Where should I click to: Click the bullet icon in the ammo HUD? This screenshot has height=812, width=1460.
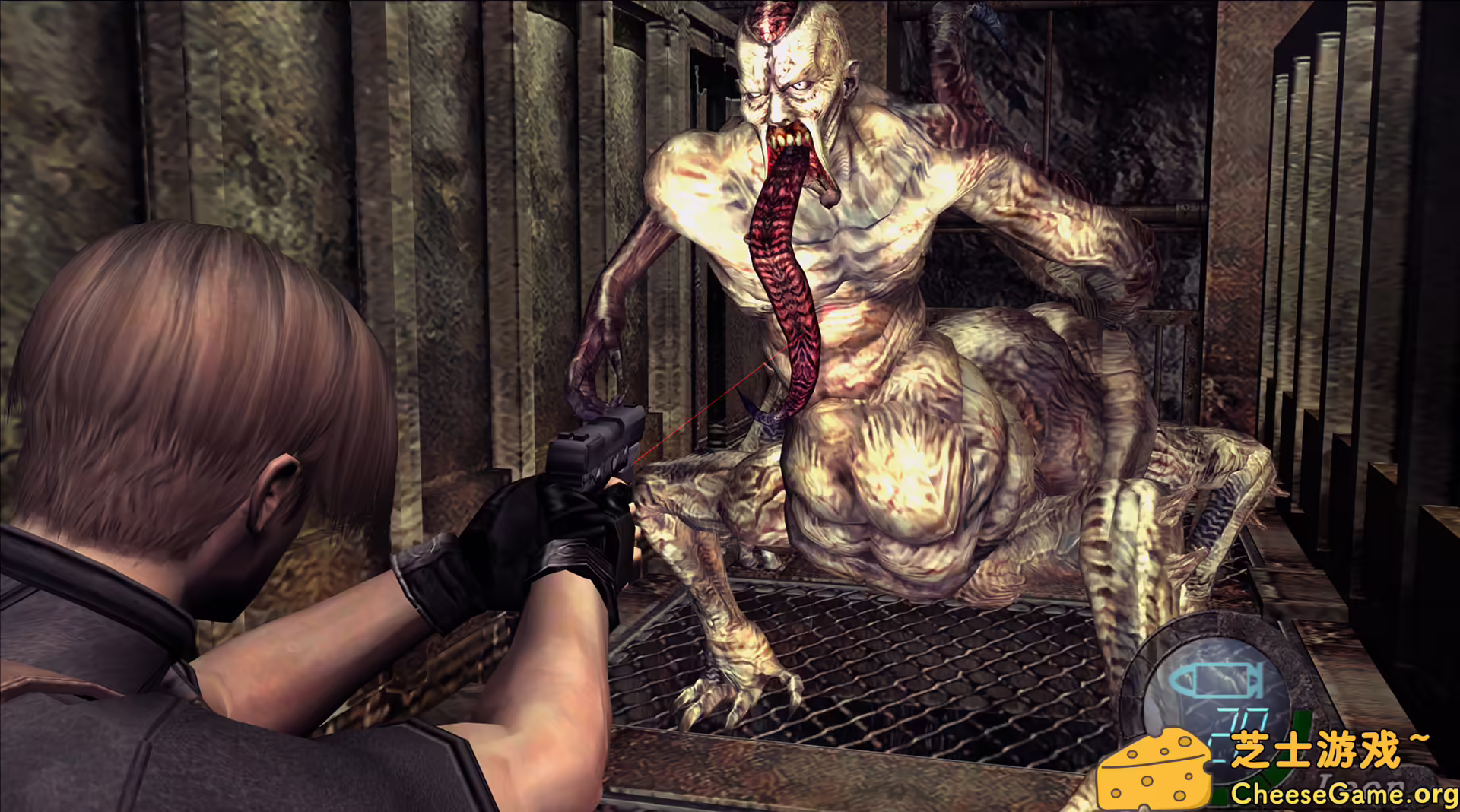pos(1217,680)
